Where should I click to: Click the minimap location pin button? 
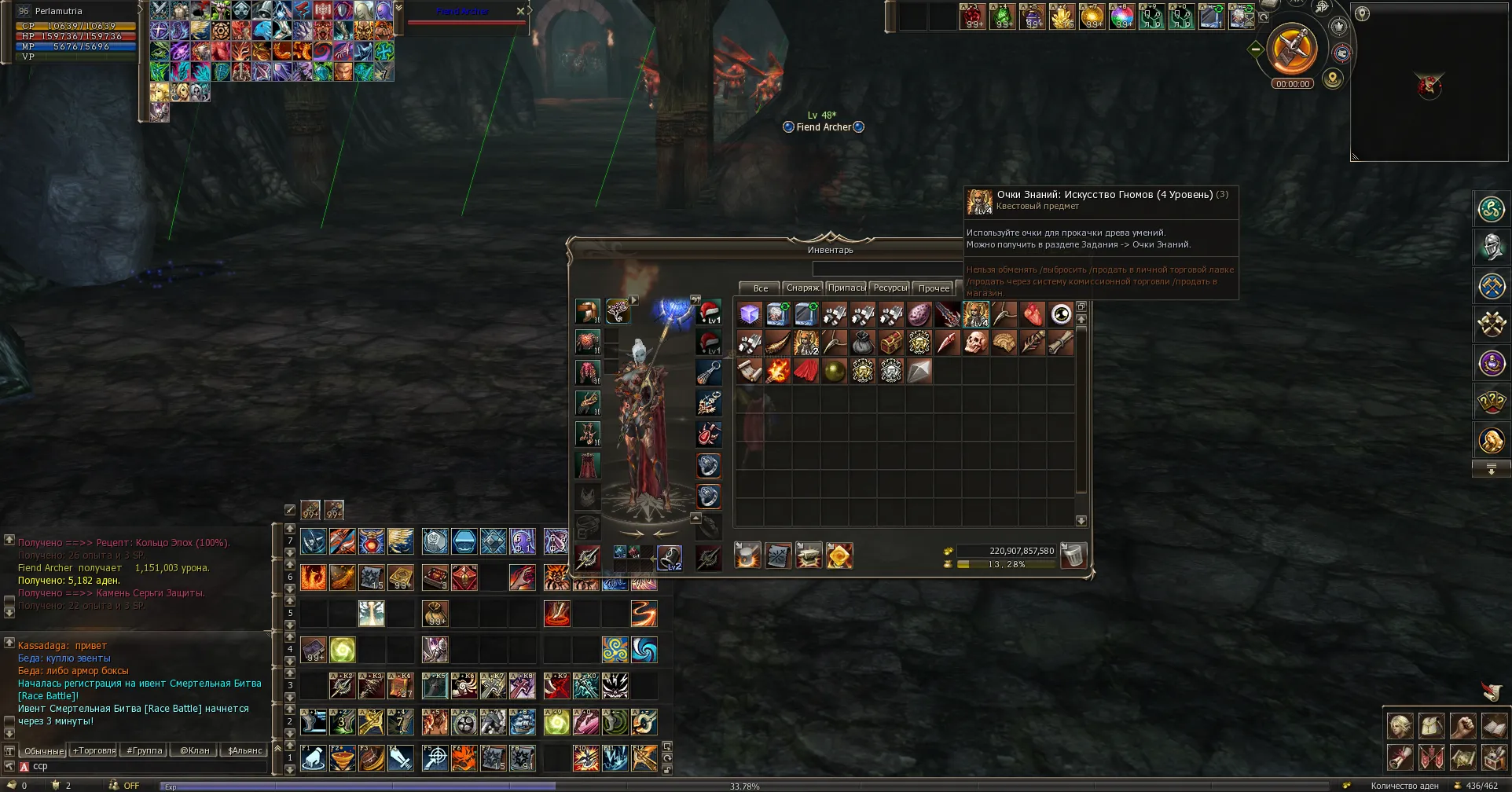[x=1362, y=13]
